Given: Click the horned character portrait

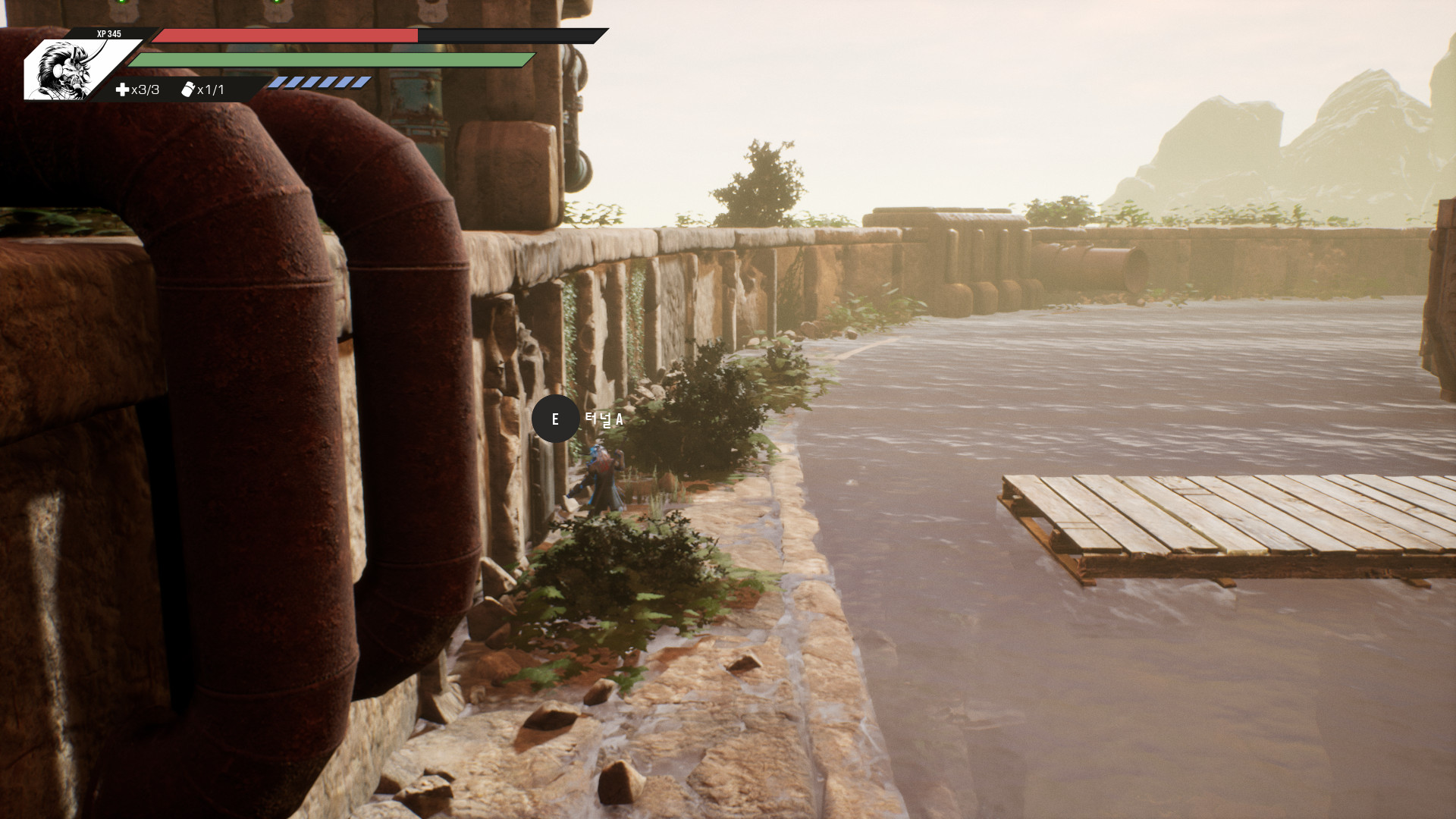Looking at the screenshot, I should point(66,71).
